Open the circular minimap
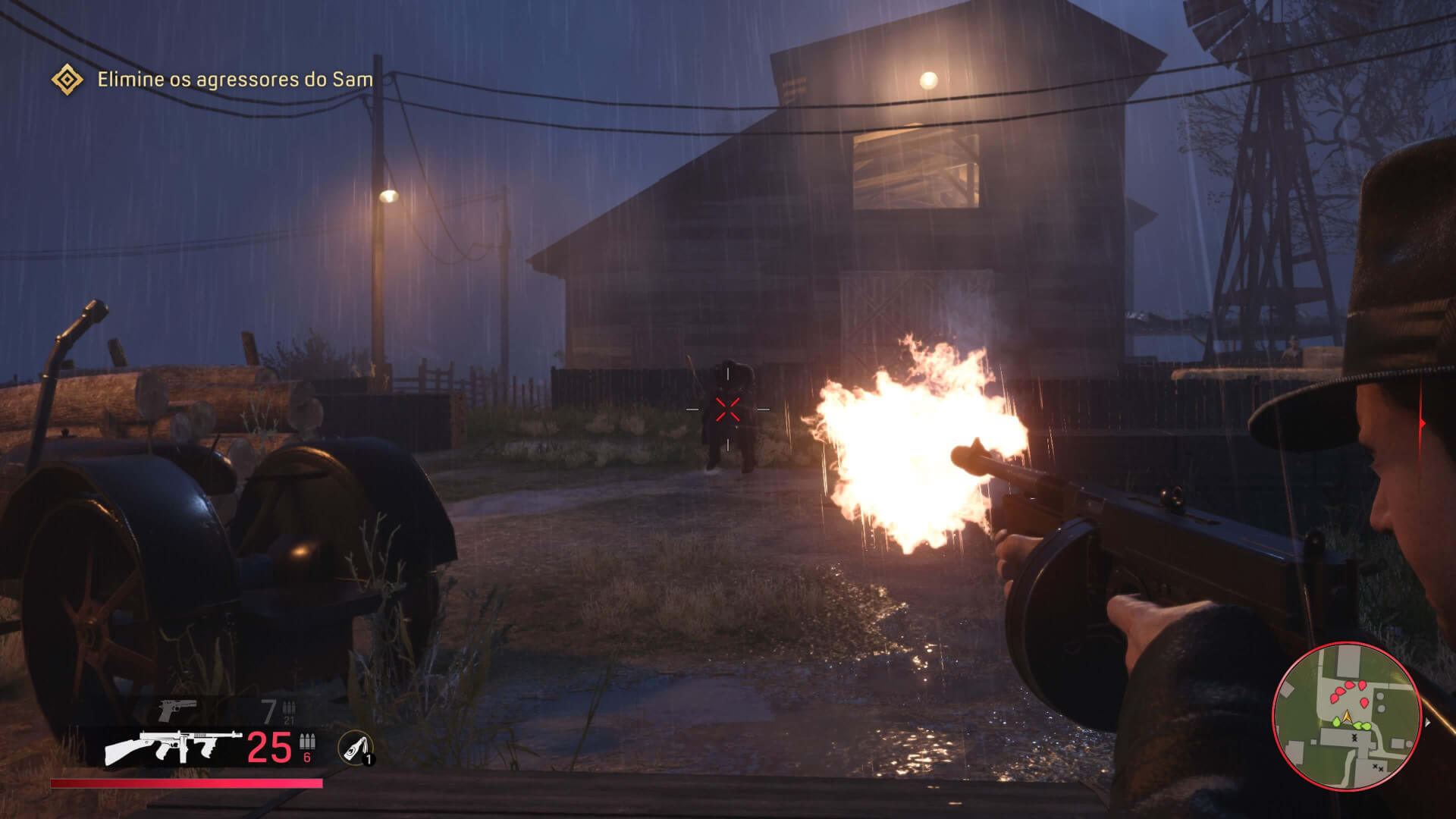 (x=1346, y=717)
